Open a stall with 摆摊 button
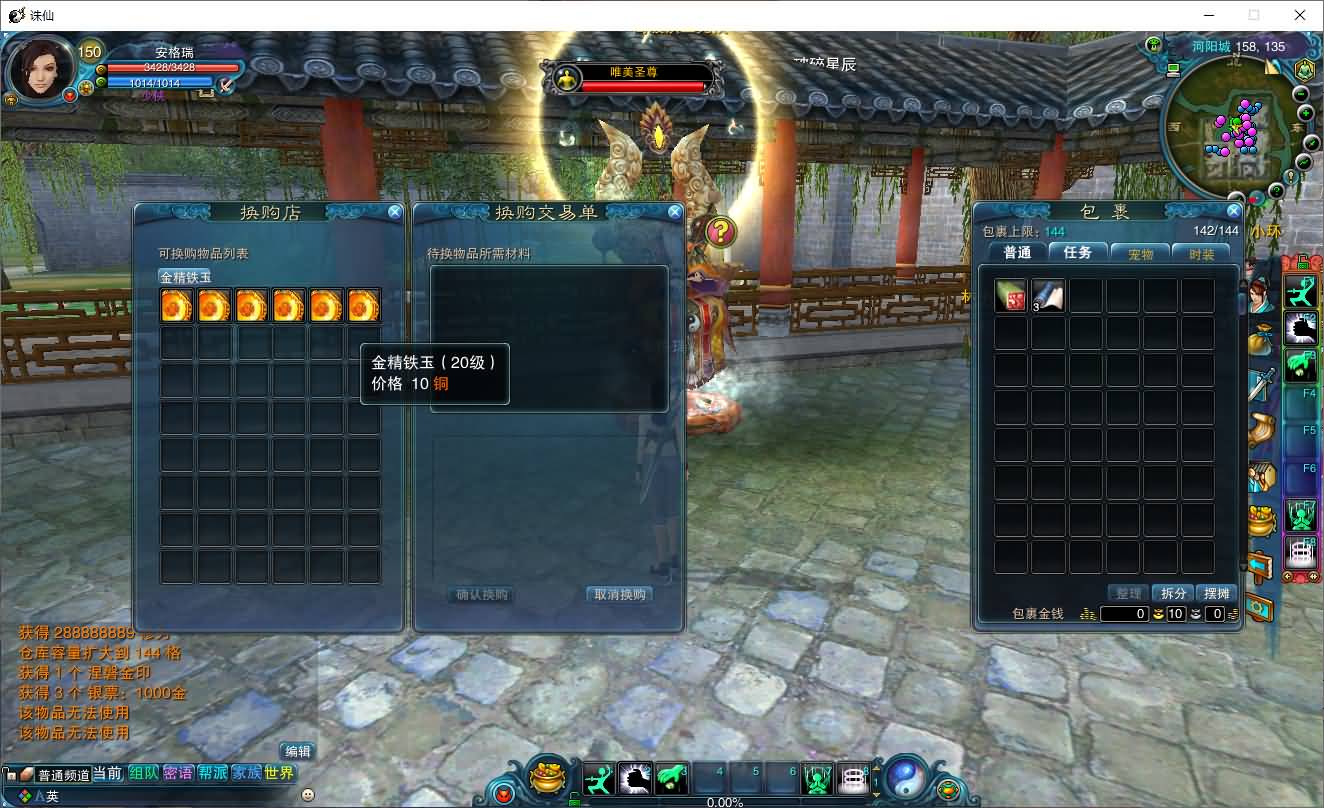Image resolution: width=1324 pixels, height=808 pixels. point(1216,594)
